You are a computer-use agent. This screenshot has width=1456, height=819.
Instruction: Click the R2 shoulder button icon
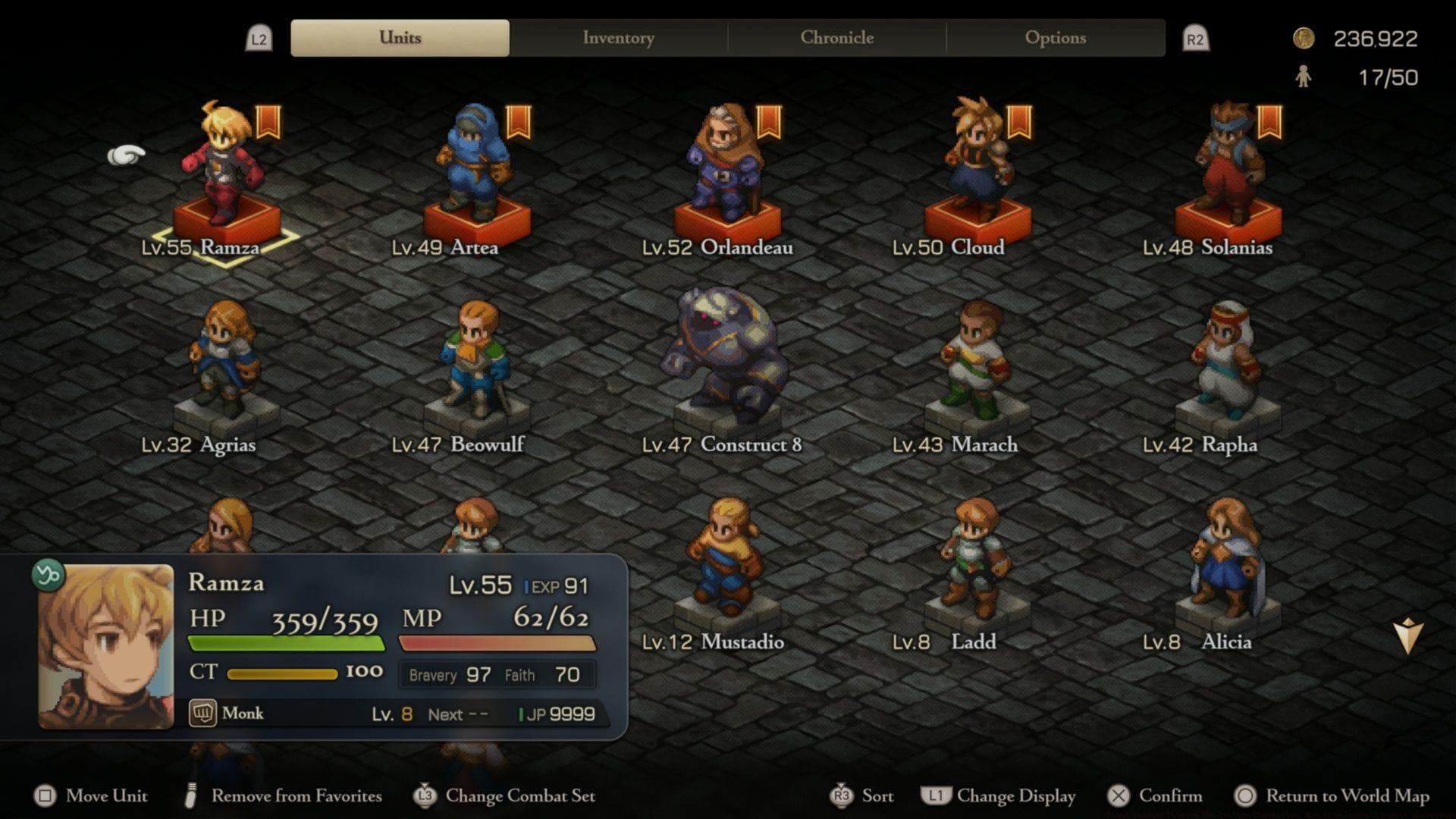click(1196, 36)
